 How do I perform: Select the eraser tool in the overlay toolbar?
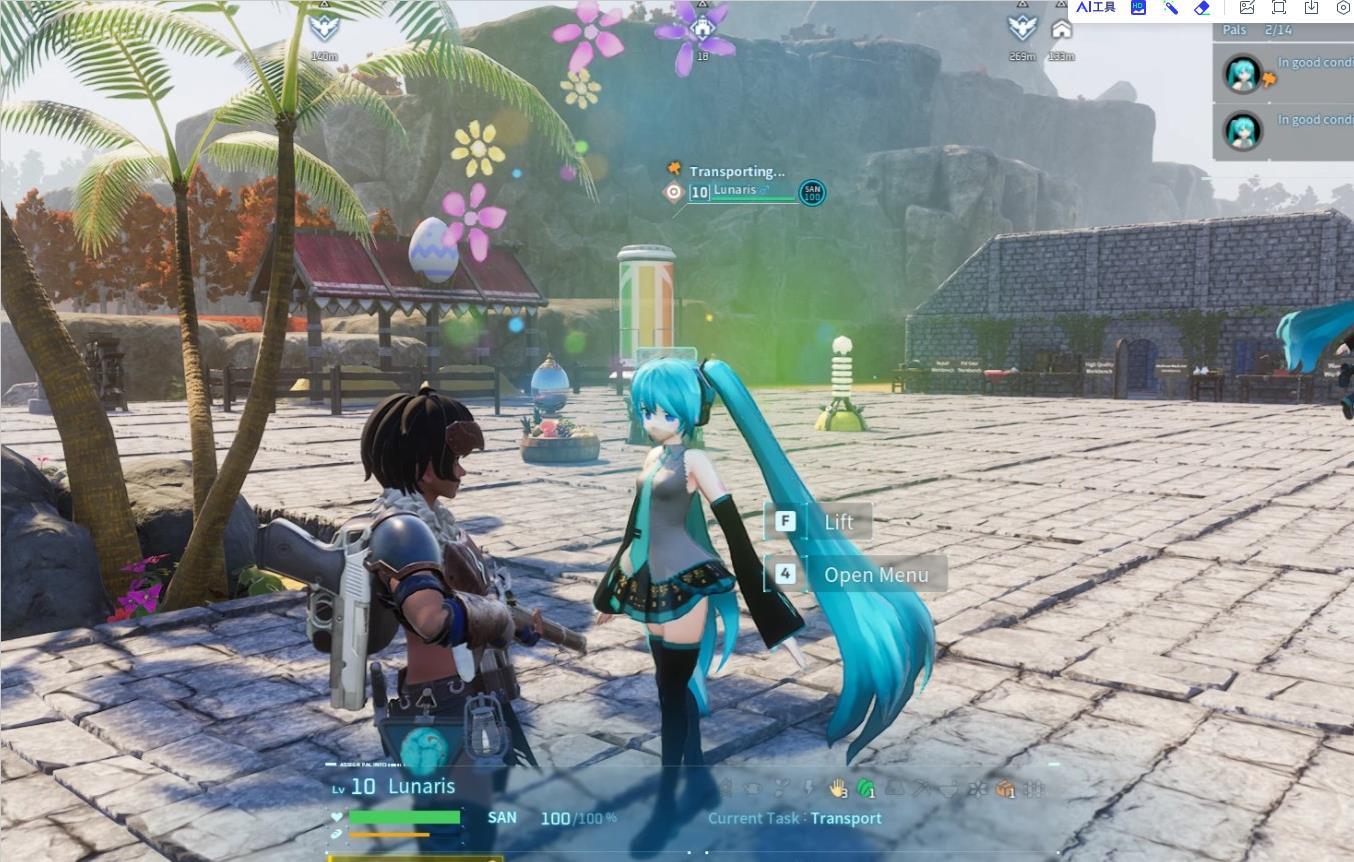[1202, 8]
